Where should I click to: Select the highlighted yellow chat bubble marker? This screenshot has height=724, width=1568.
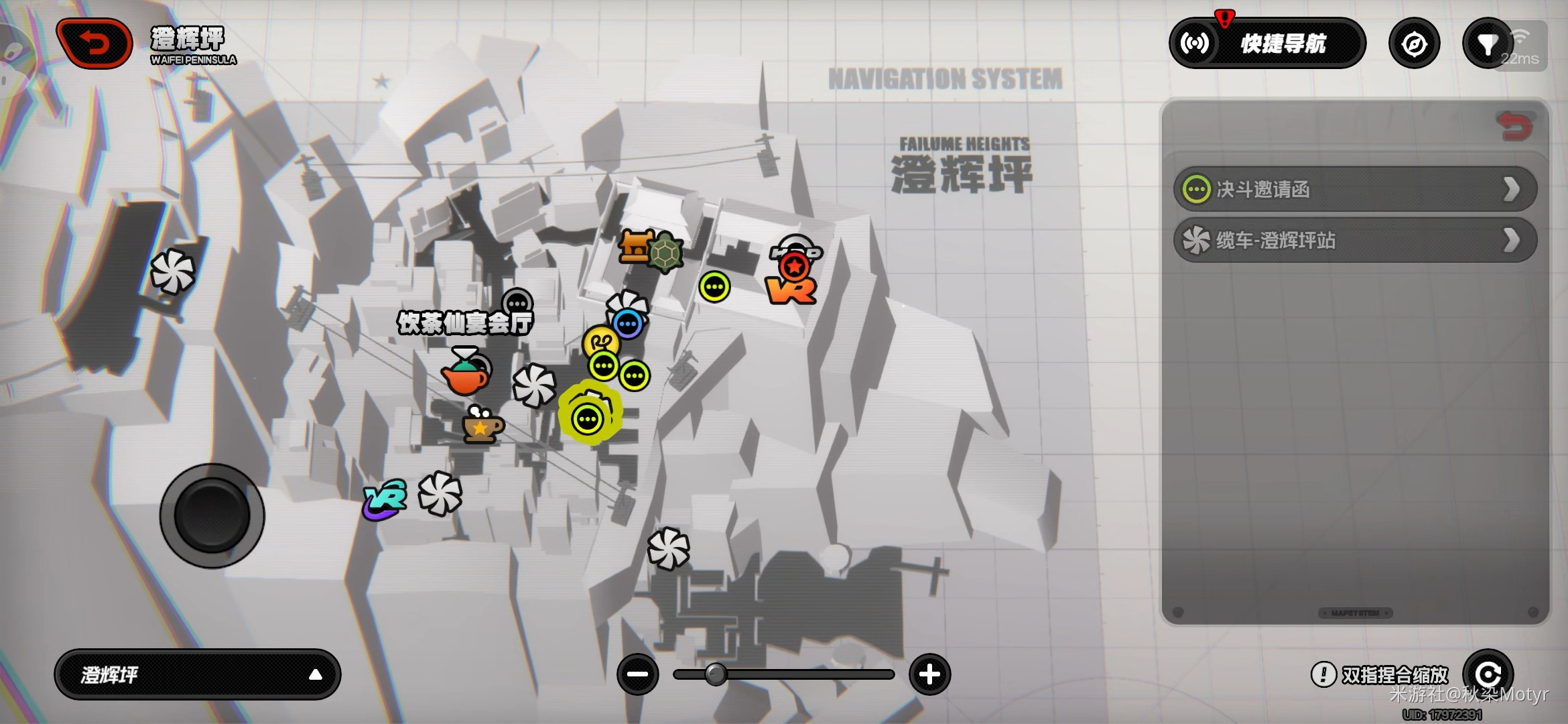point(588,420)
